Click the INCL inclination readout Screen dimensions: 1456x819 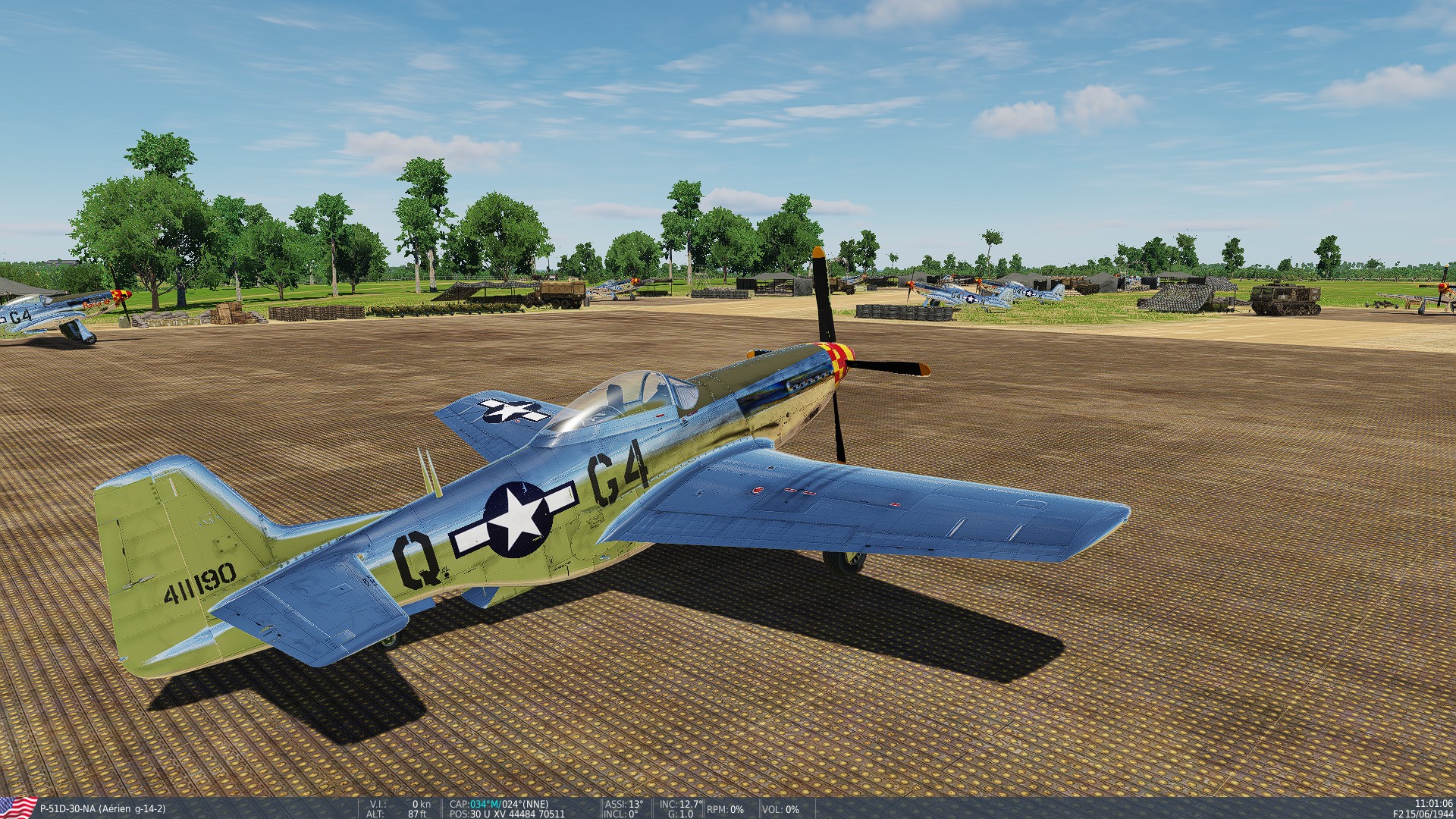coord(622,813)
